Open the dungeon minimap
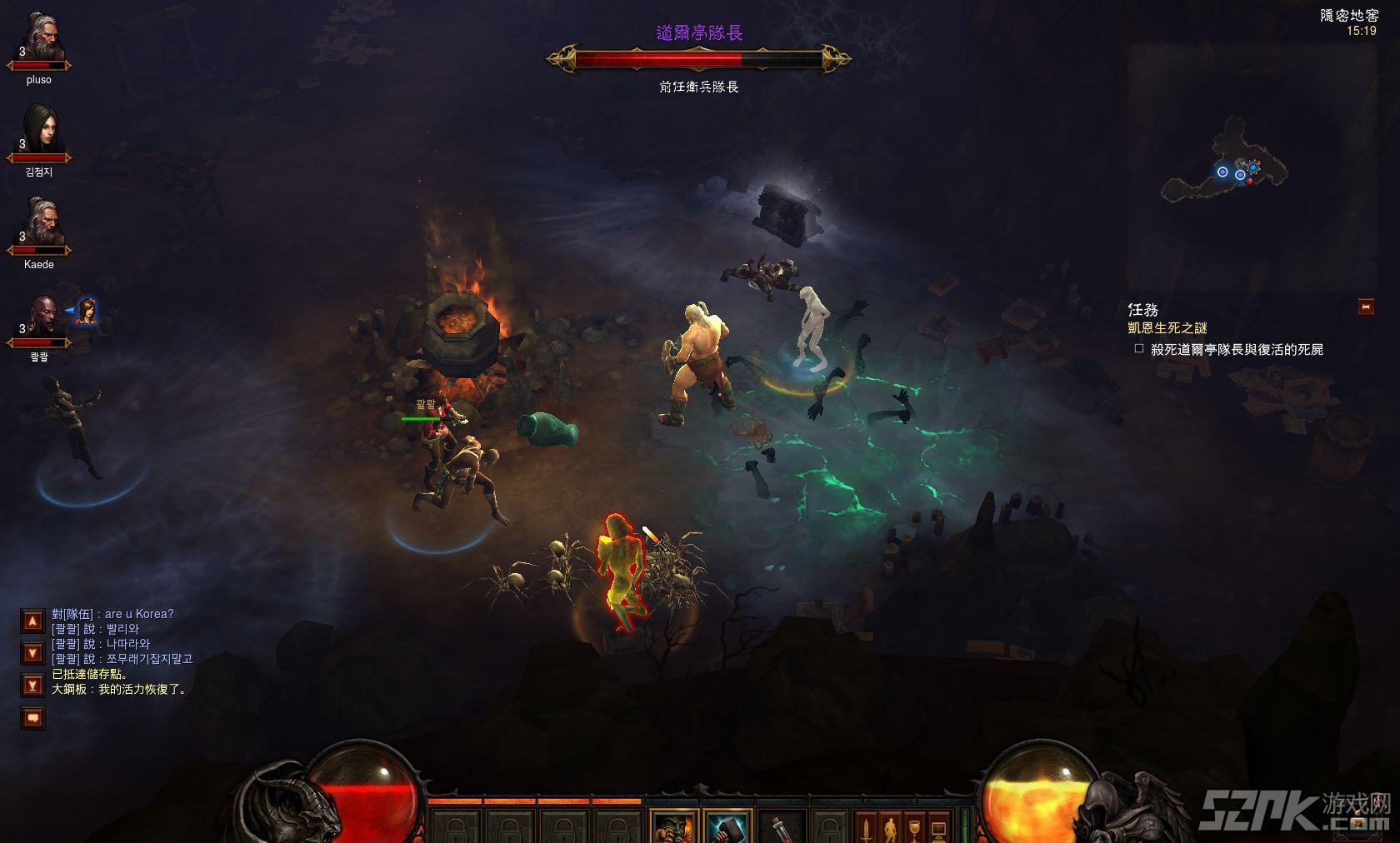Image resolution: width=1400 pixels, height=843 pixels. click(1225, 167)
